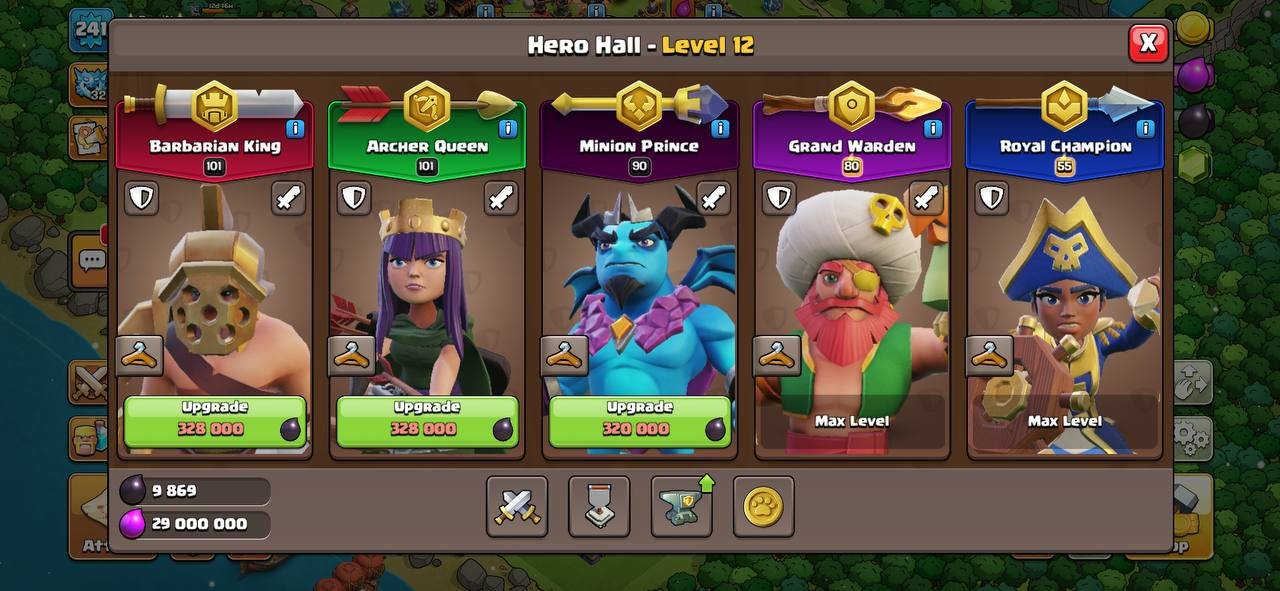Open the anvil blacksmith button

[681, 506]
